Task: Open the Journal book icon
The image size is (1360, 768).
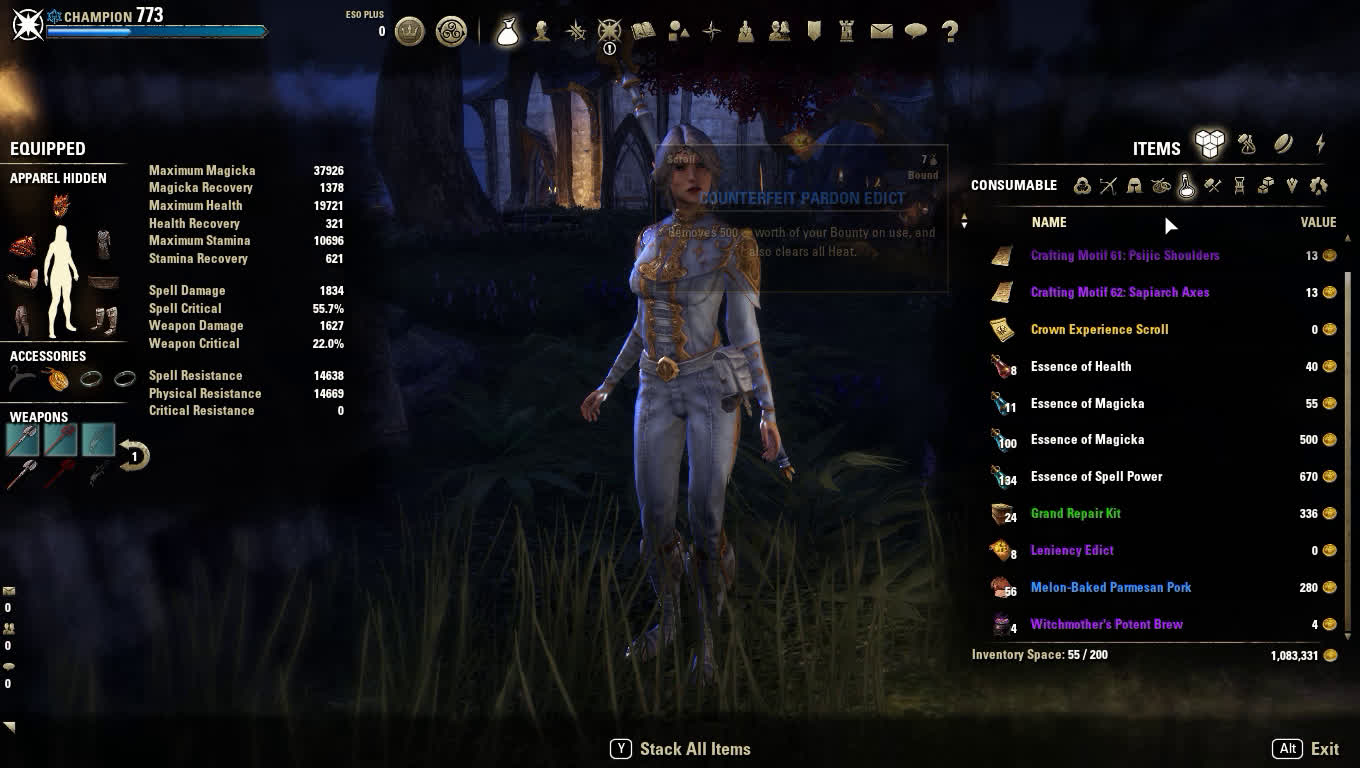Action: coord(643,31)
